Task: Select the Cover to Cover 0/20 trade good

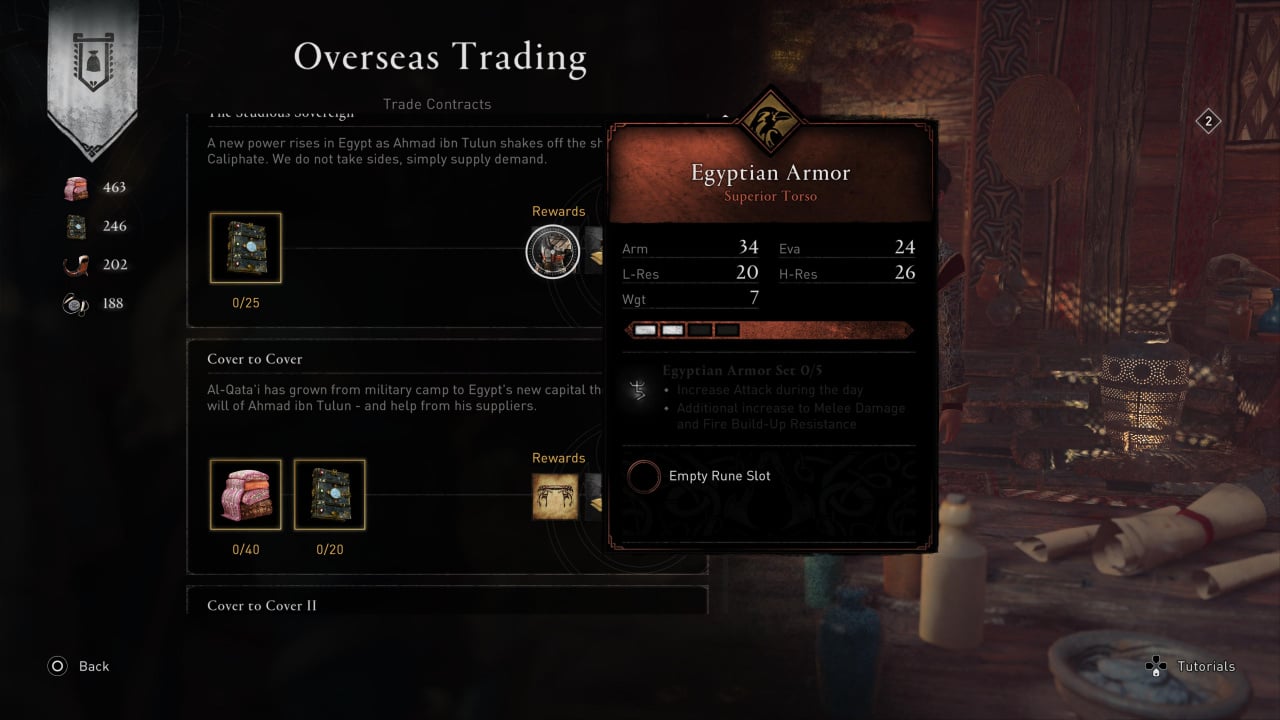Action: pyautogui.click(x=329, y=495)
